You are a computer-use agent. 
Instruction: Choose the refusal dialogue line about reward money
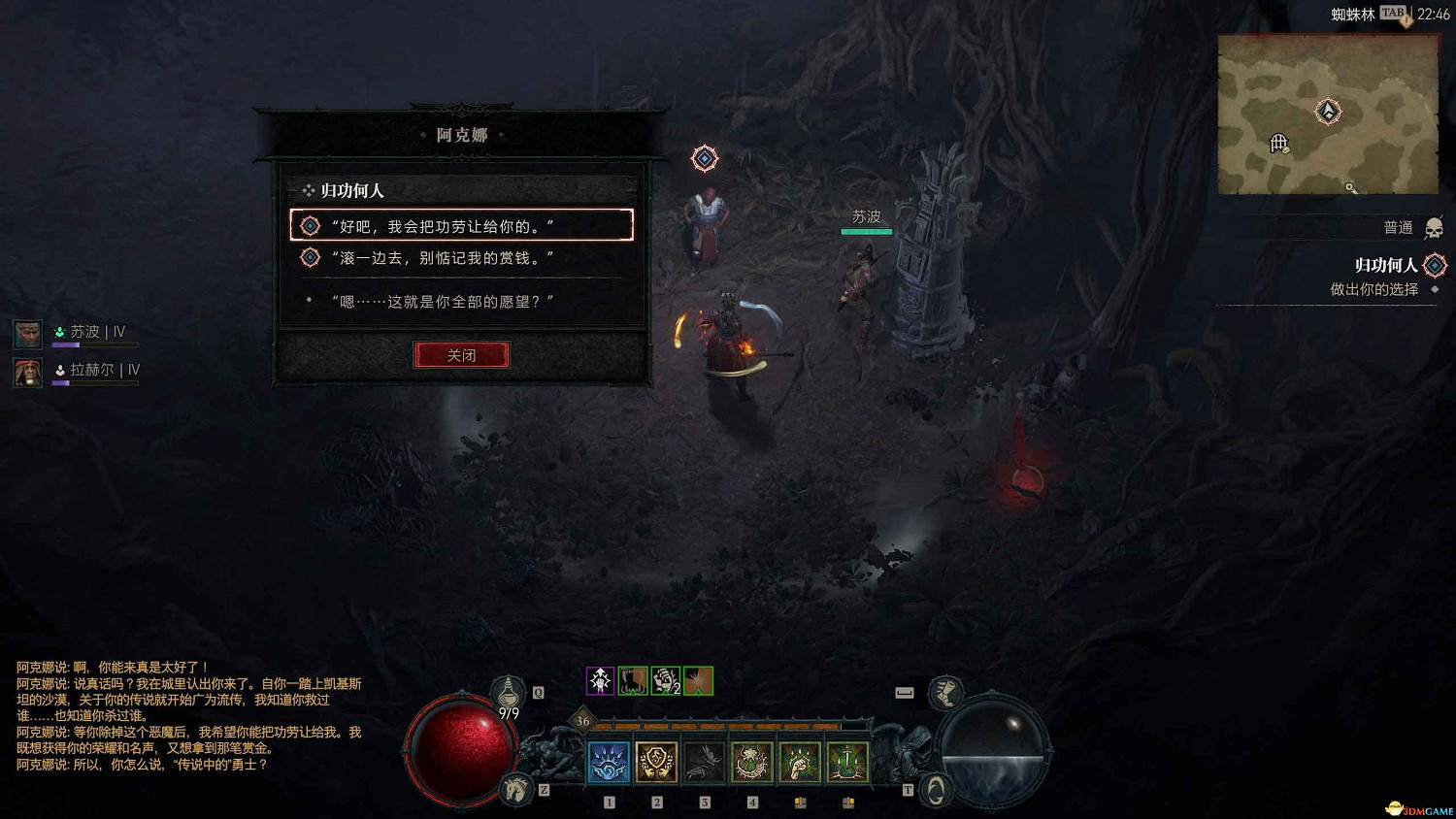(461, 257)
